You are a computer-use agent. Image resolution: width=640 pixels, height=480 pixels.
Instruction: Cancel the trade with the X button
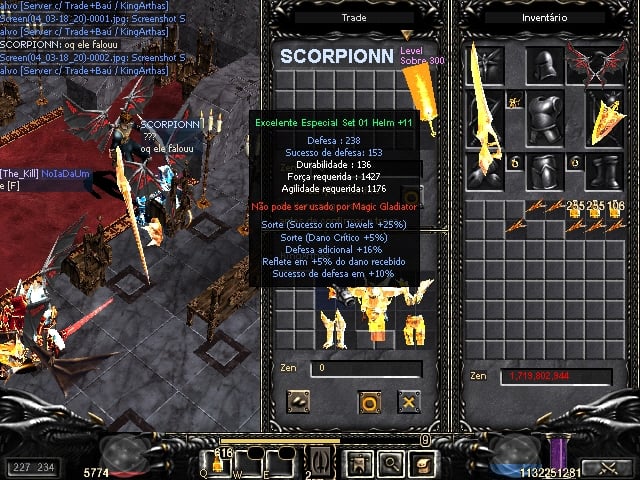pyautogui.click(x=408, y=402)
